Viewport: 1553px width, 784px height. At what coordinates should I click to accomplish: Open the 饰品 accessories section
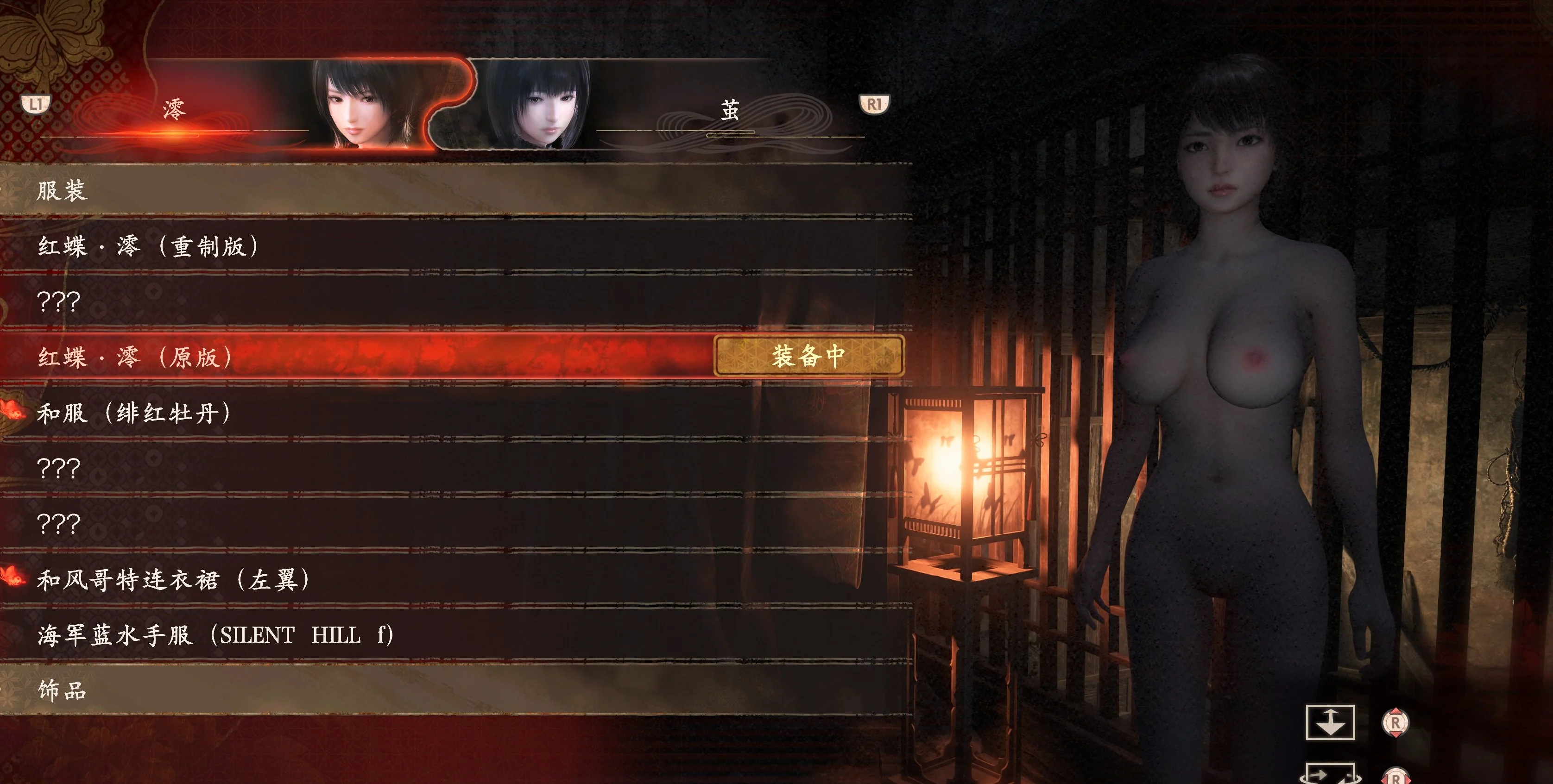[62, 690]
